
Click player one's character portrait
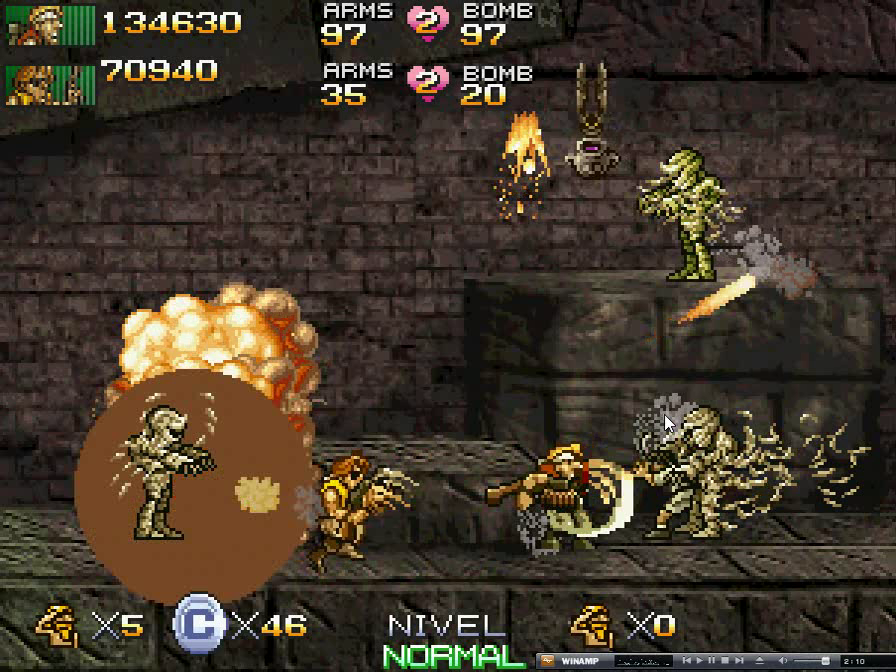pos(50,24)
